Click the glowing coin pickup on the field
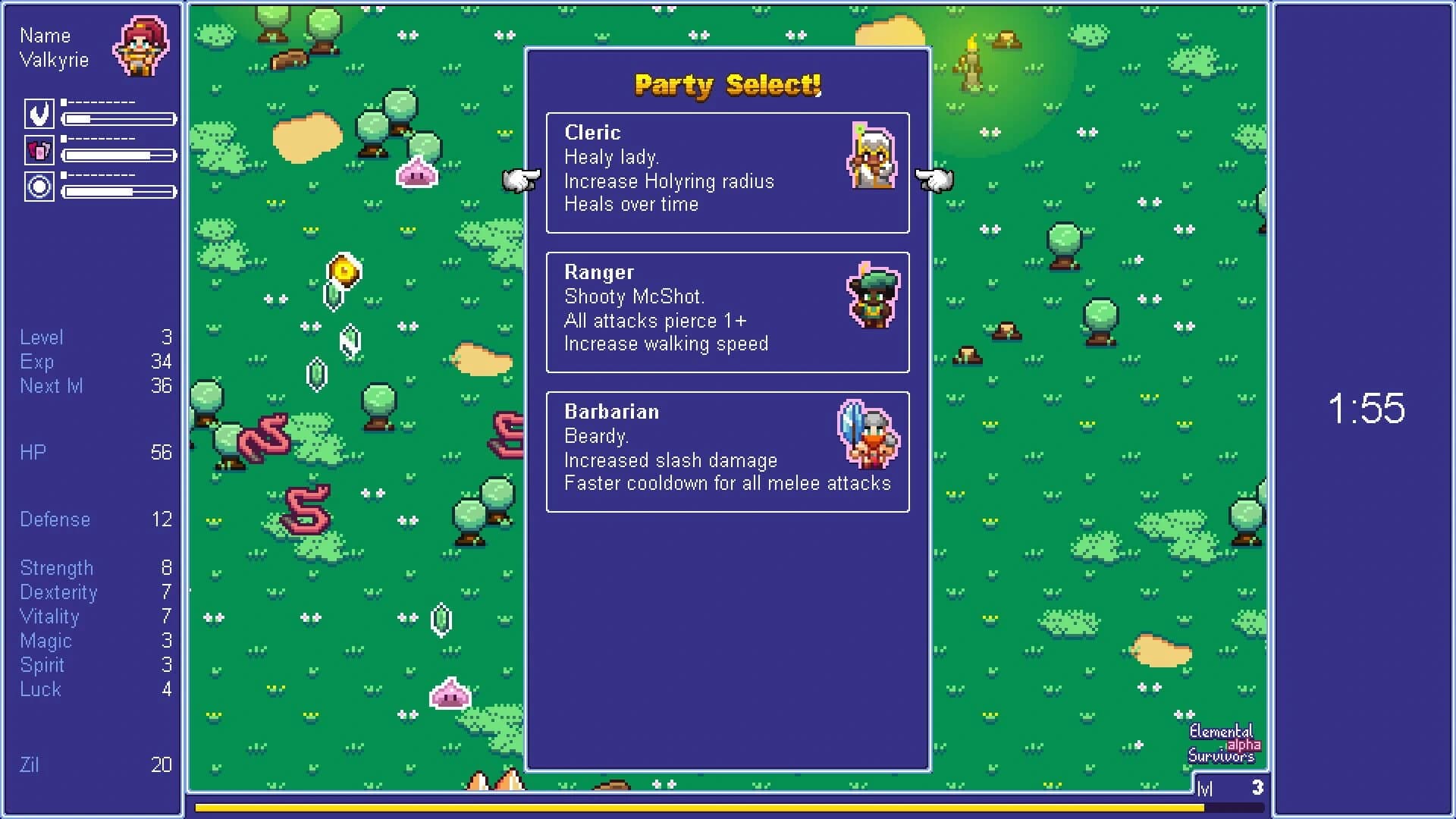1456x819 pixels. click(345, 271)
